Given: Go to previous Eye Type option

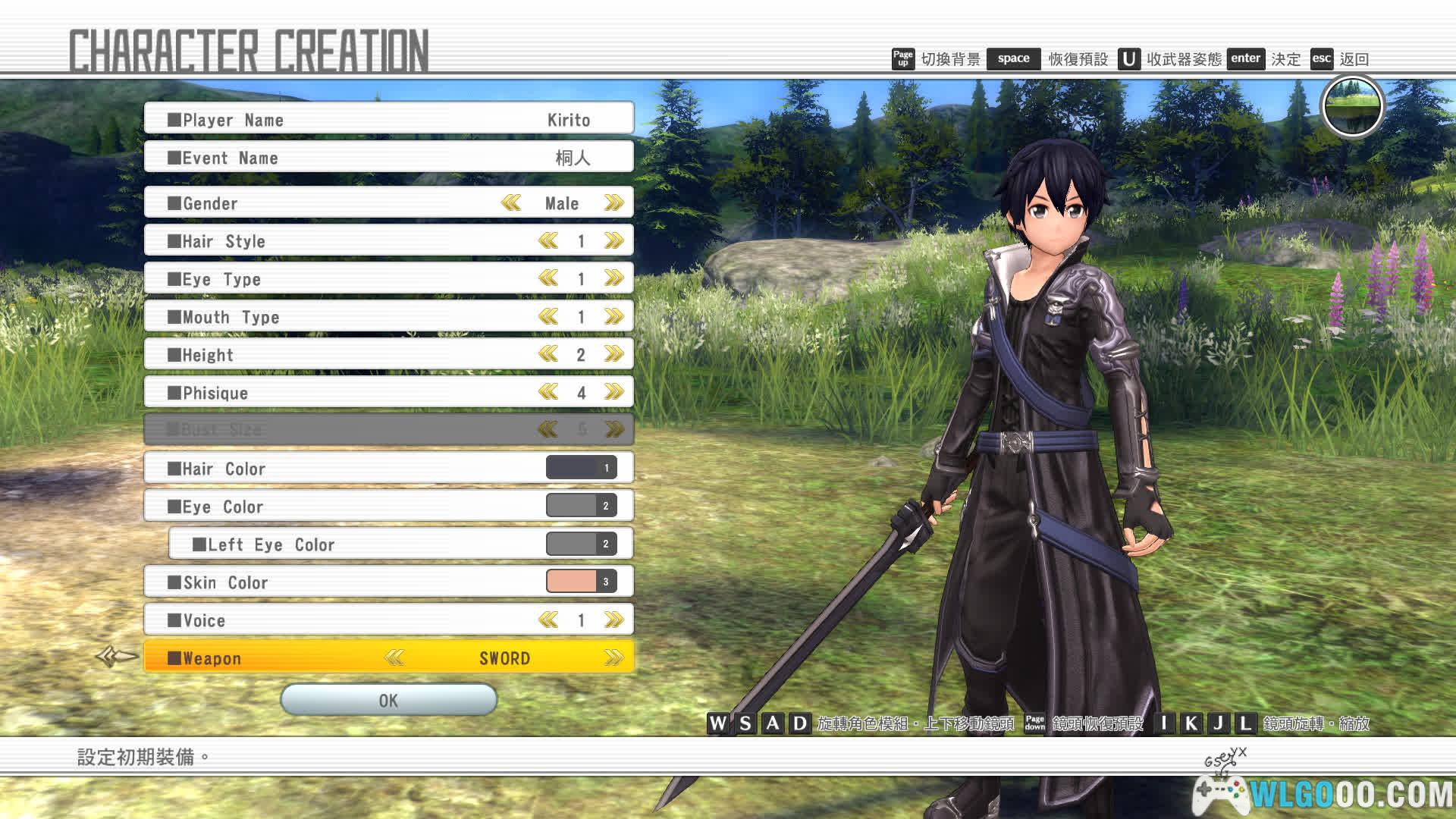Looking at the screenshot, I should click(548, 279).
